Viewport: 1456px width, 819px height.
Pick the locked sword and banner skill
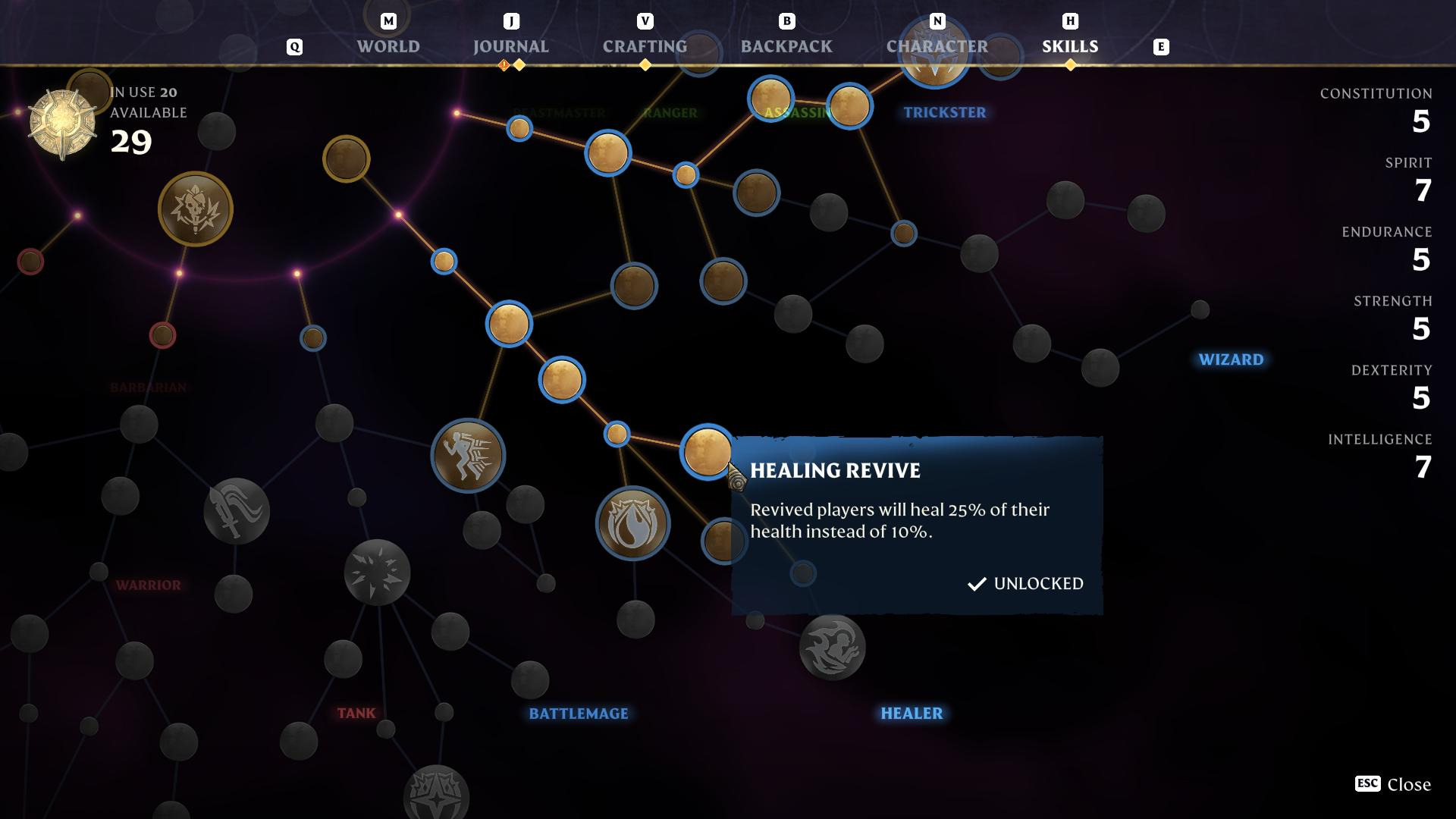237,511
